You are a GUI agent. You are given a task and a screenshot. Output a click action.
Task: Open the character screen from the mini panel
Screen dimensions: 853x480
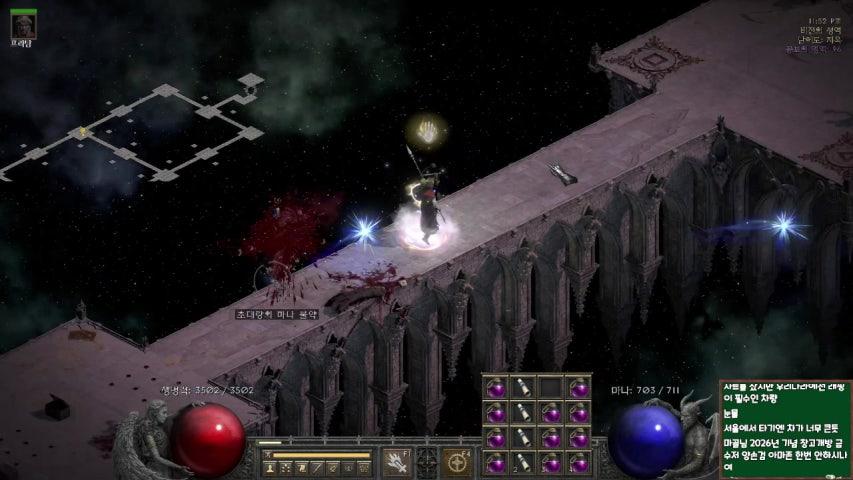pos(270,467)
